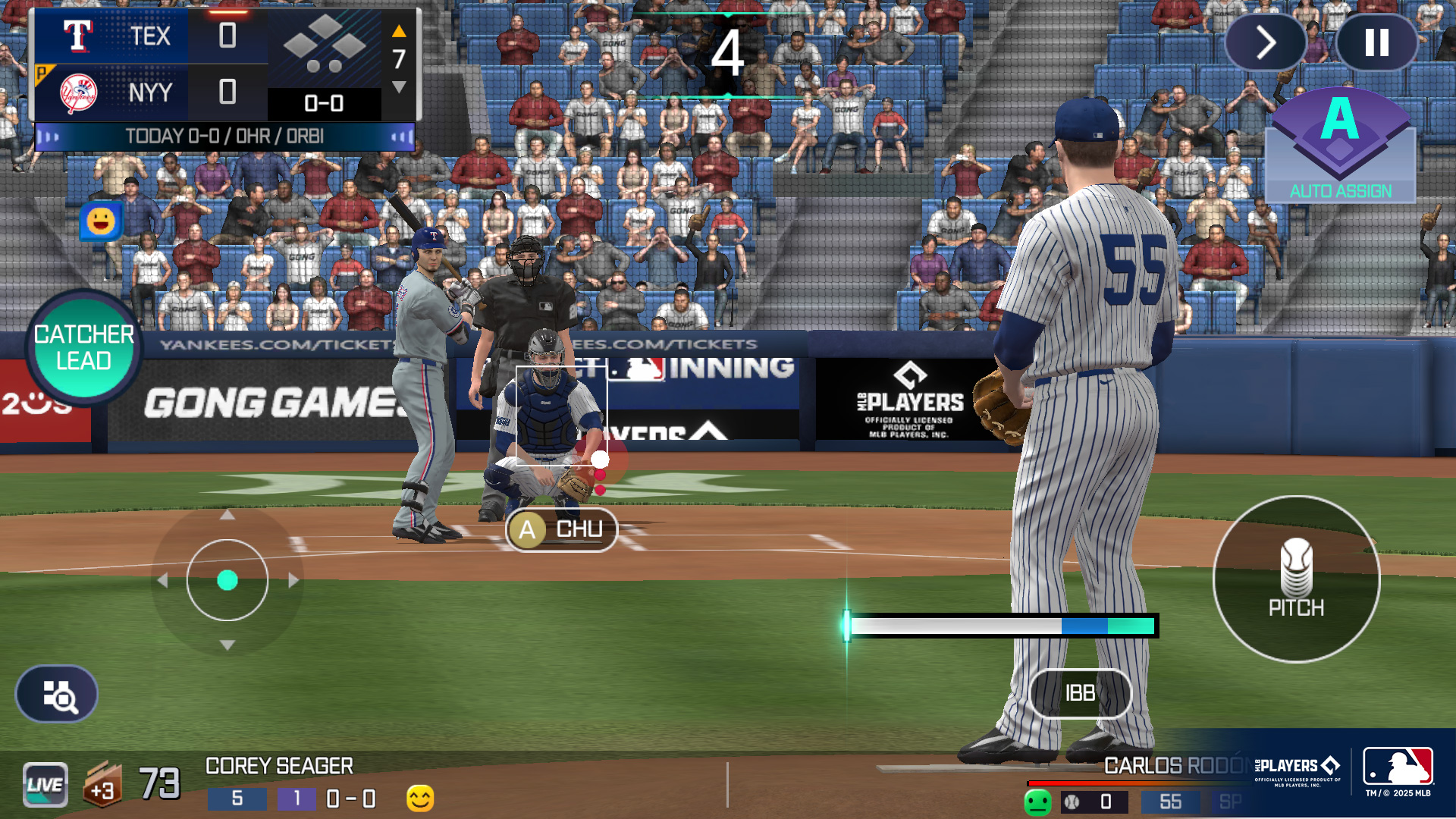
Task: Click Corey Seager's happy emoji icon
Action: tap(419, 797)
